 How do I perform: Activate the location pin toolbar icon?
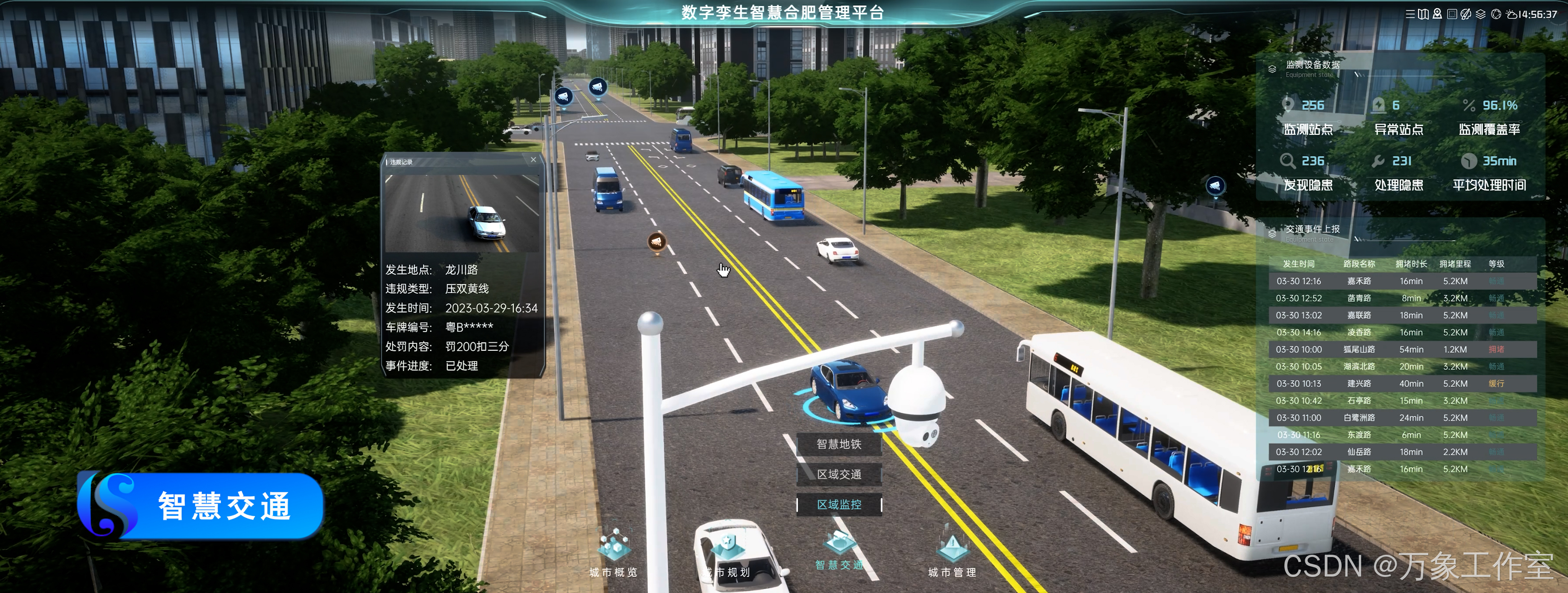[1437, 14]
